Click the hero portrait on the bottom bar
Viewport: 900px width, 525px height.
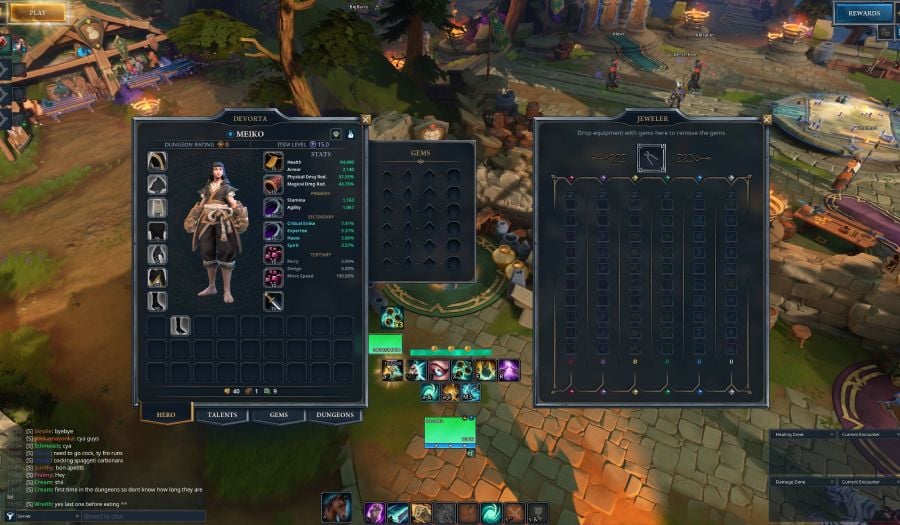pos(336,508)
